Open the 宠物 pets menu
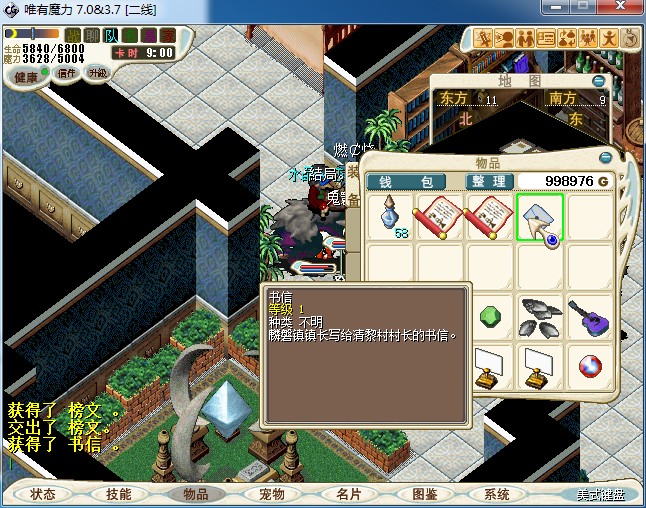This screenshot has height=508, width=646. click(x=271, y=494)
